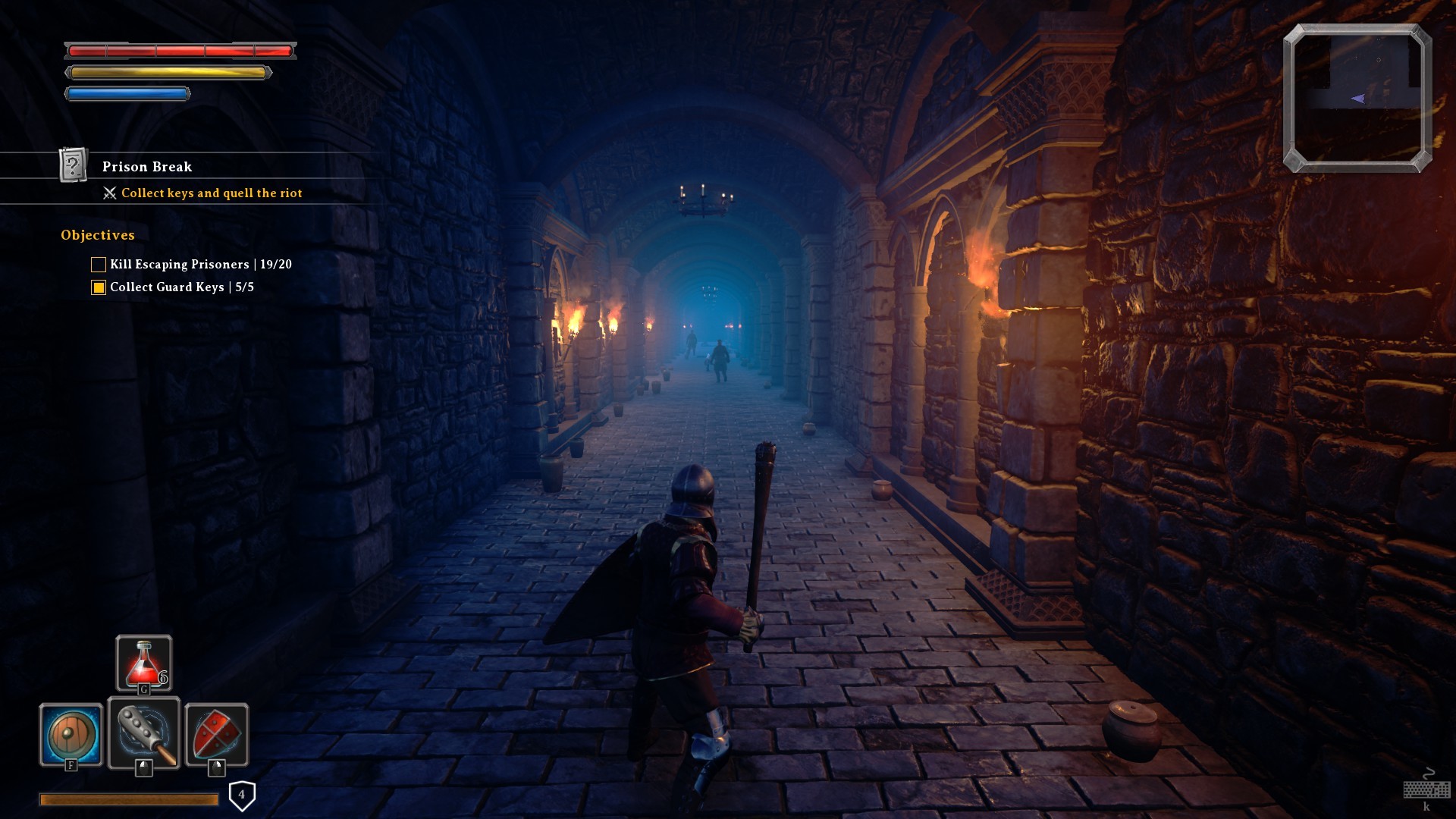Uncheck the Collect Guard Keys objective box

98,287
